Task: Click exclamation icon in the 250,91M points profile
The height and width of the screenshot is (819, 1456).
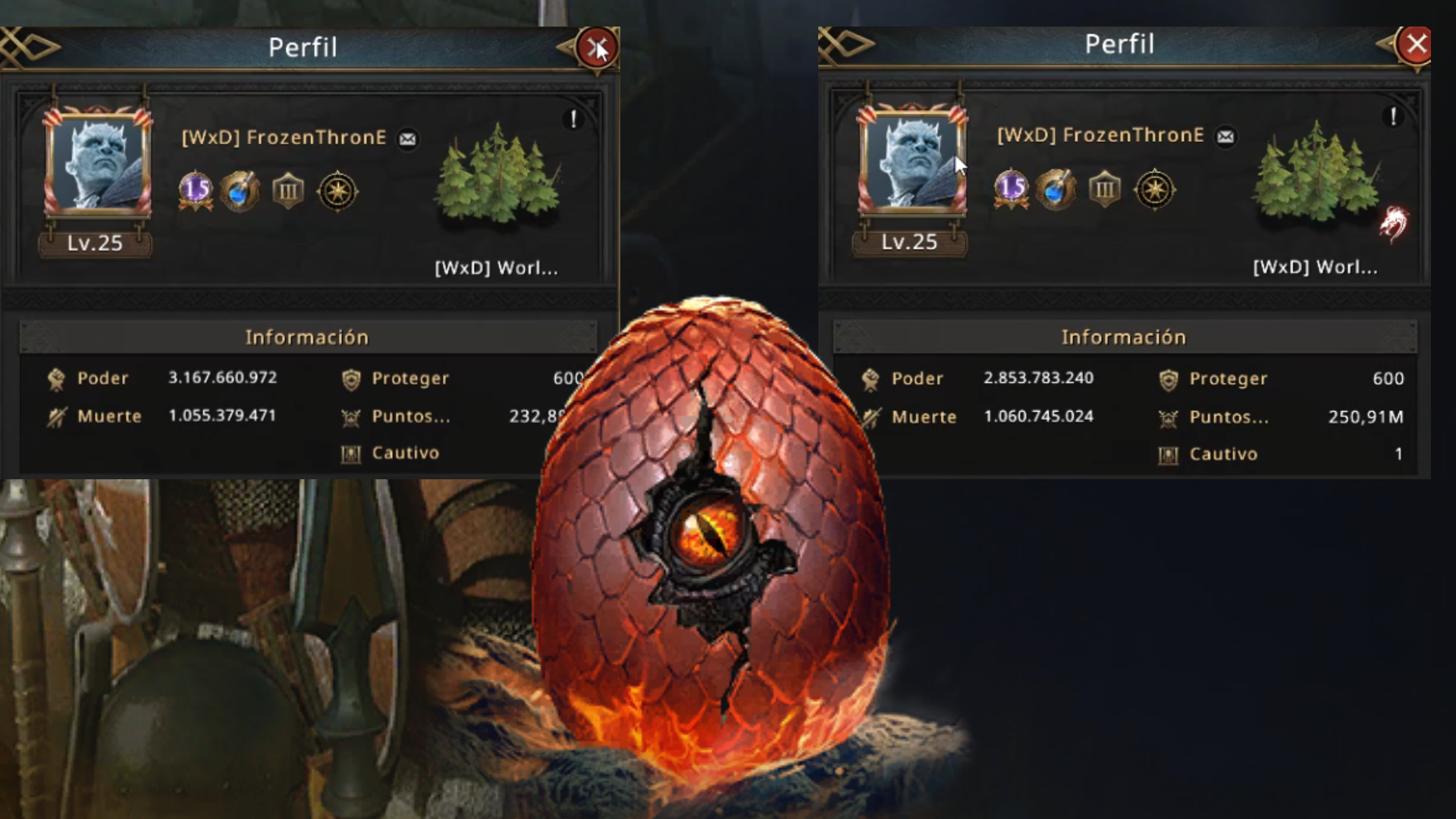Action: tap(1393, 116)
